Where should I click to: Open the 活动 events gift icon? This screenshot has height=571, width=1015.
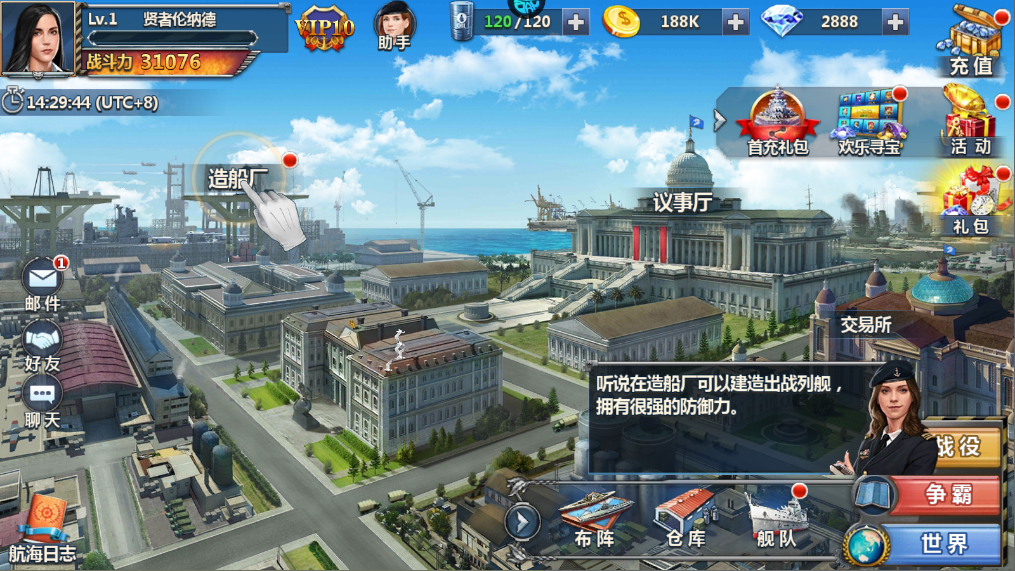coord(970,120)
